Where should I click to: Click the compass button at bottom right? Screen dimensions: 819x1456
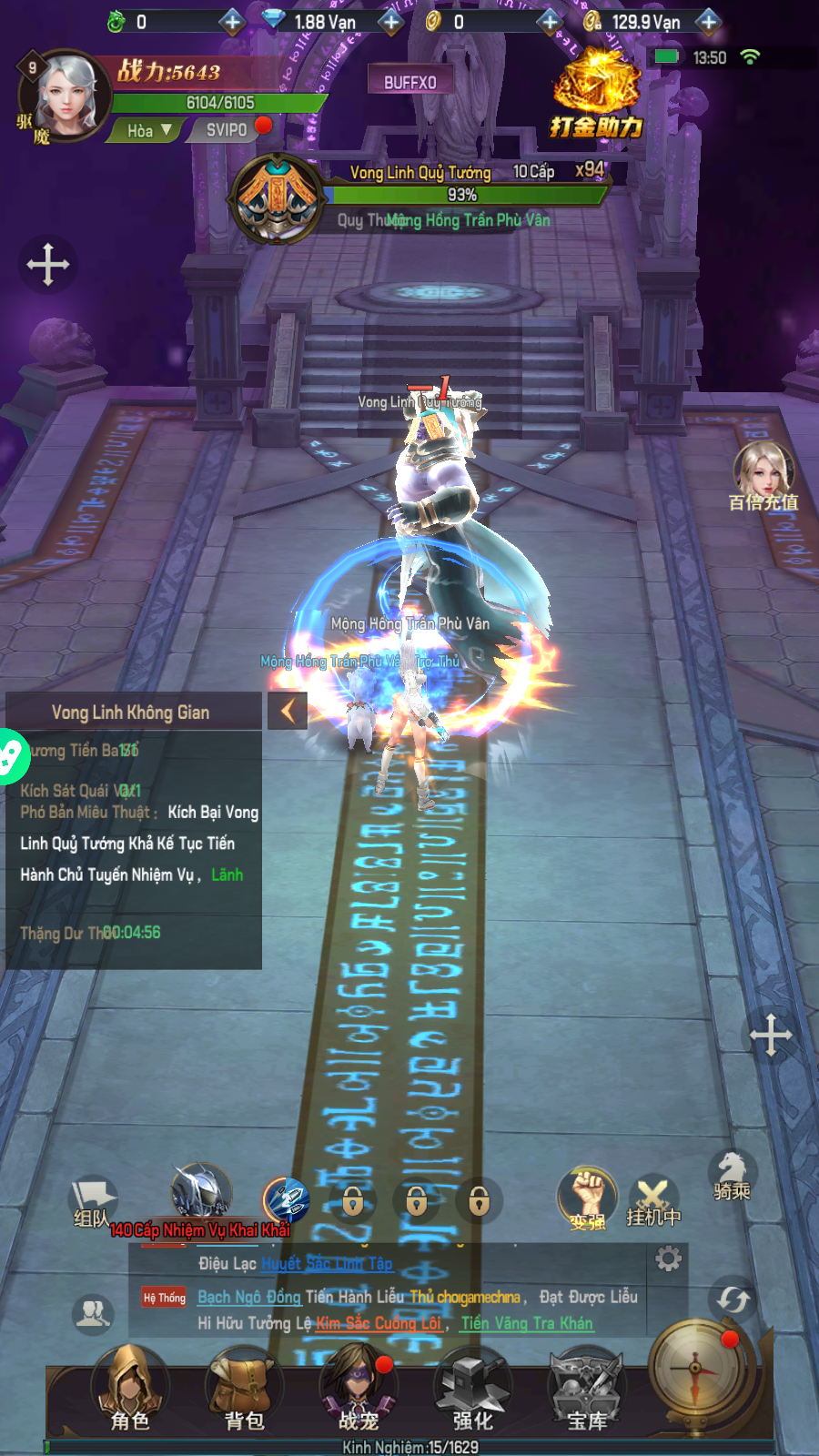click(696, 1368)
